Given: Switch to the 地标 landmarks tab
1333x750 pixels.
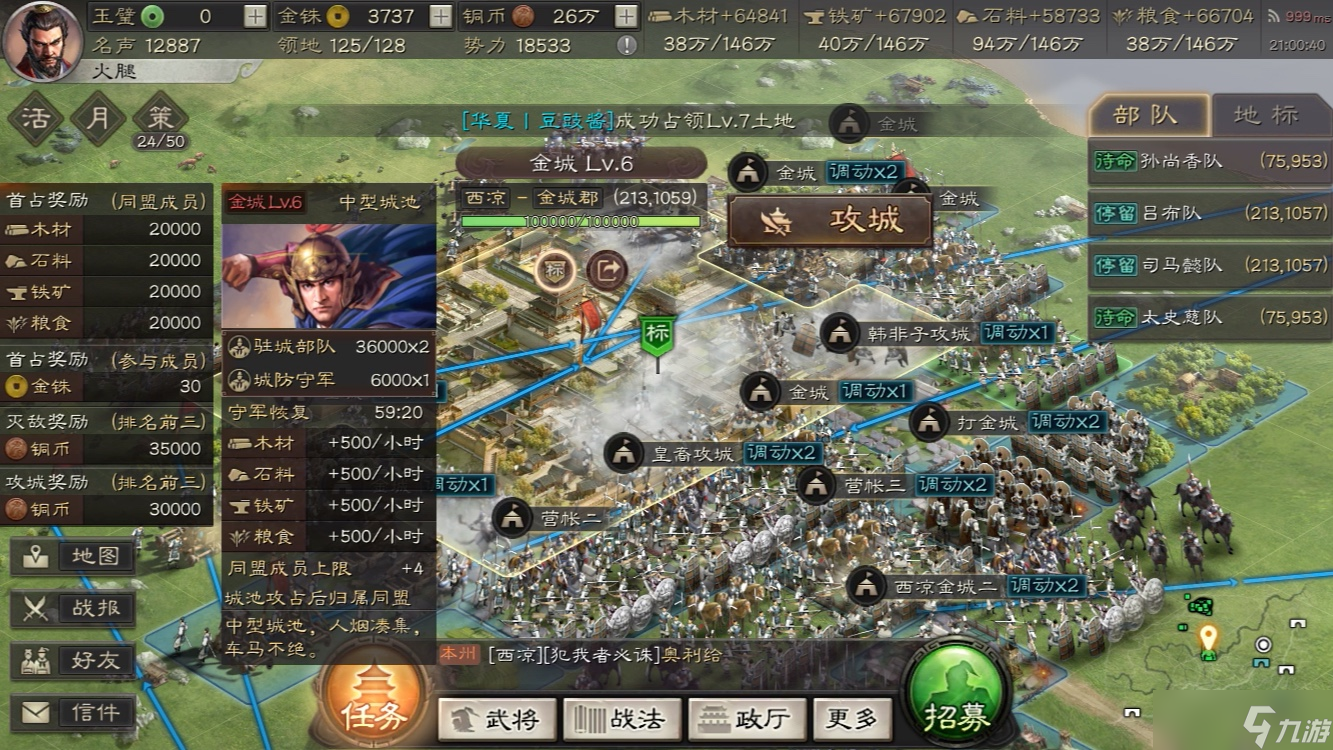Looking at the screenshot, I should pyautogui.click(x=1265, y=115).
